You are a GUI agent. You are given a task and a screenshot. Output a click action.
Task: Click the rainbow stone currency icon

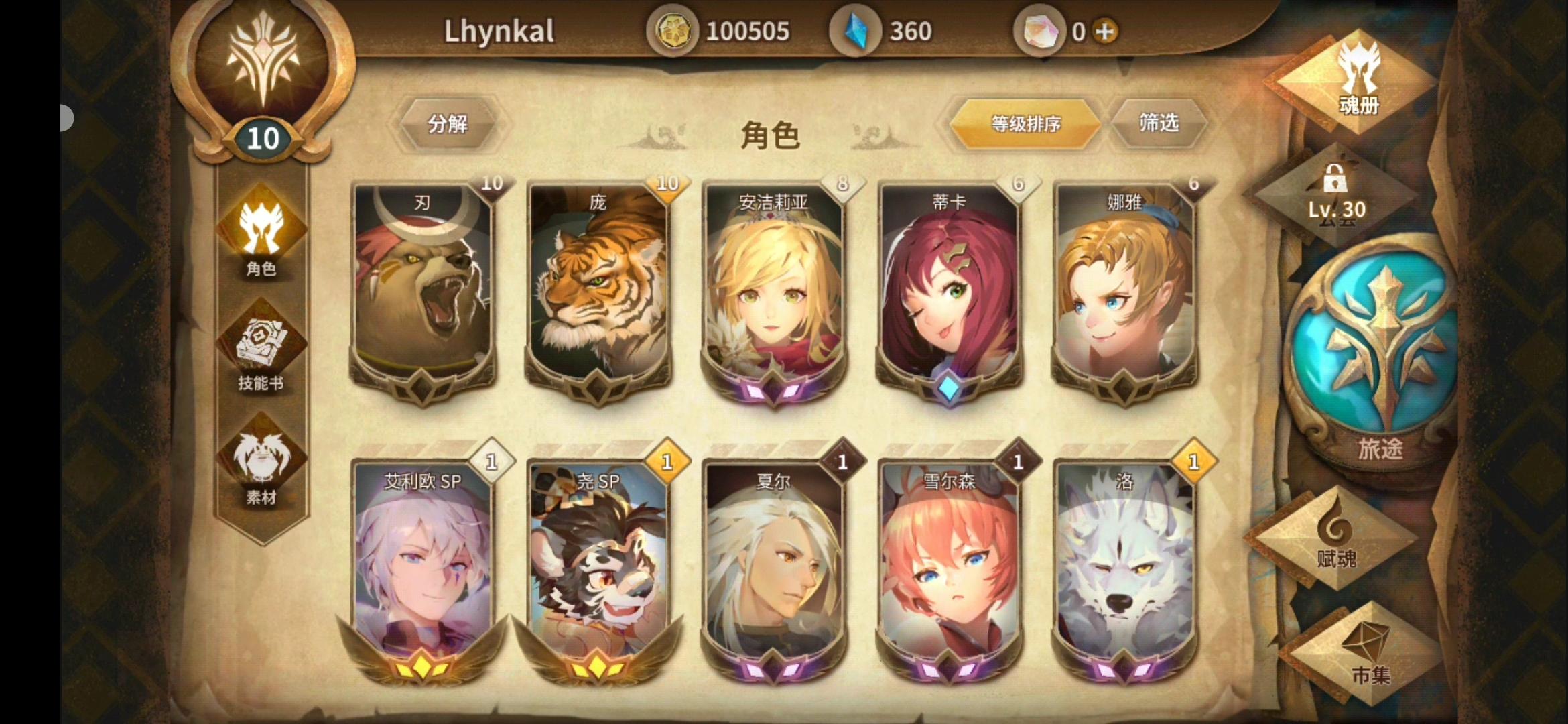tap(1040, 30)
